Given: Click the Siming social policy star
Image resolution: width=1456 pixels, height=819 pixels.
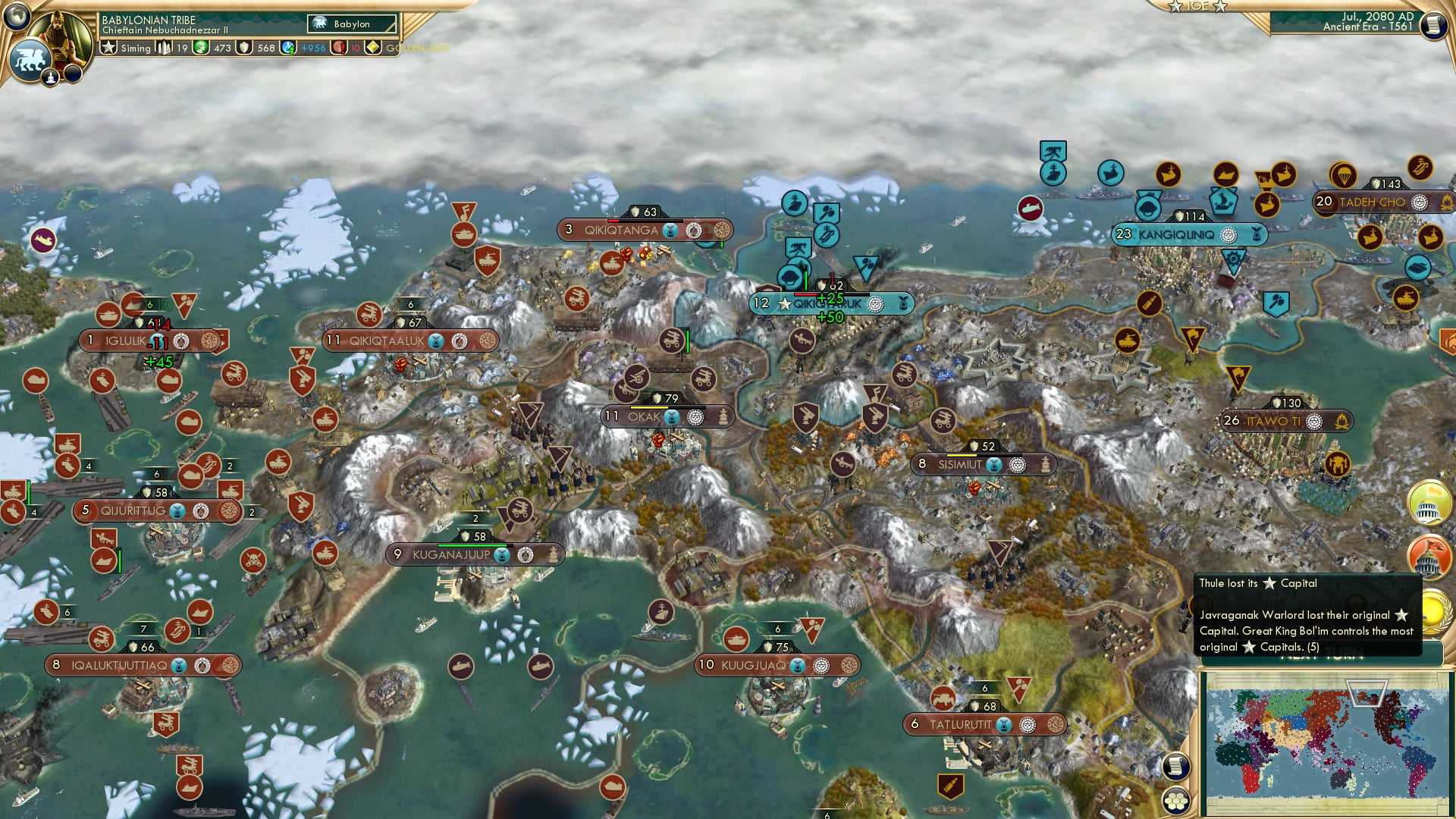Looking at the screenshot, I should coord(108,48).
